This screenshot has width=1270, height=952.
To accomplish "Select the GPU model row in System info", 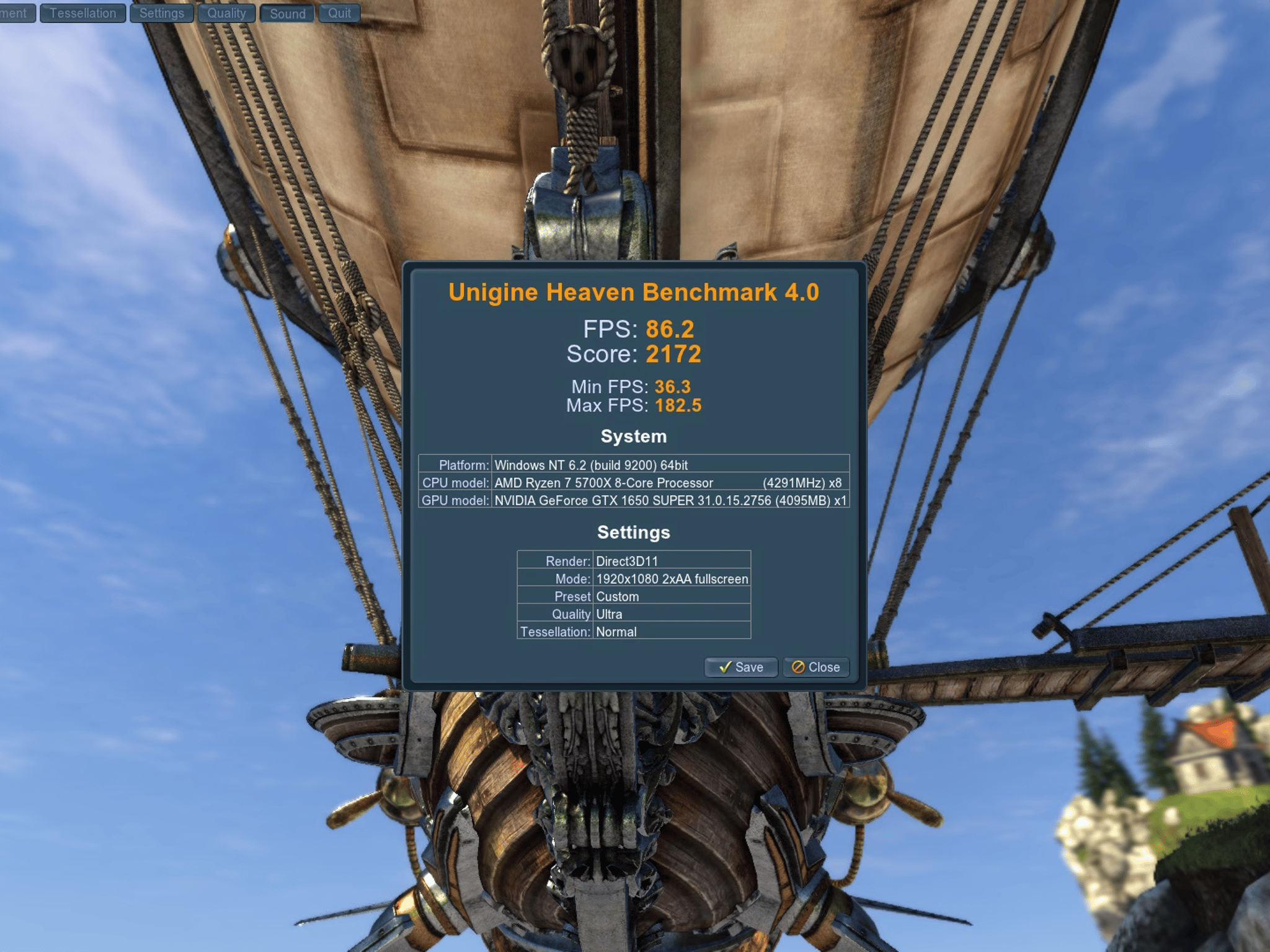I will pos(635,500).
